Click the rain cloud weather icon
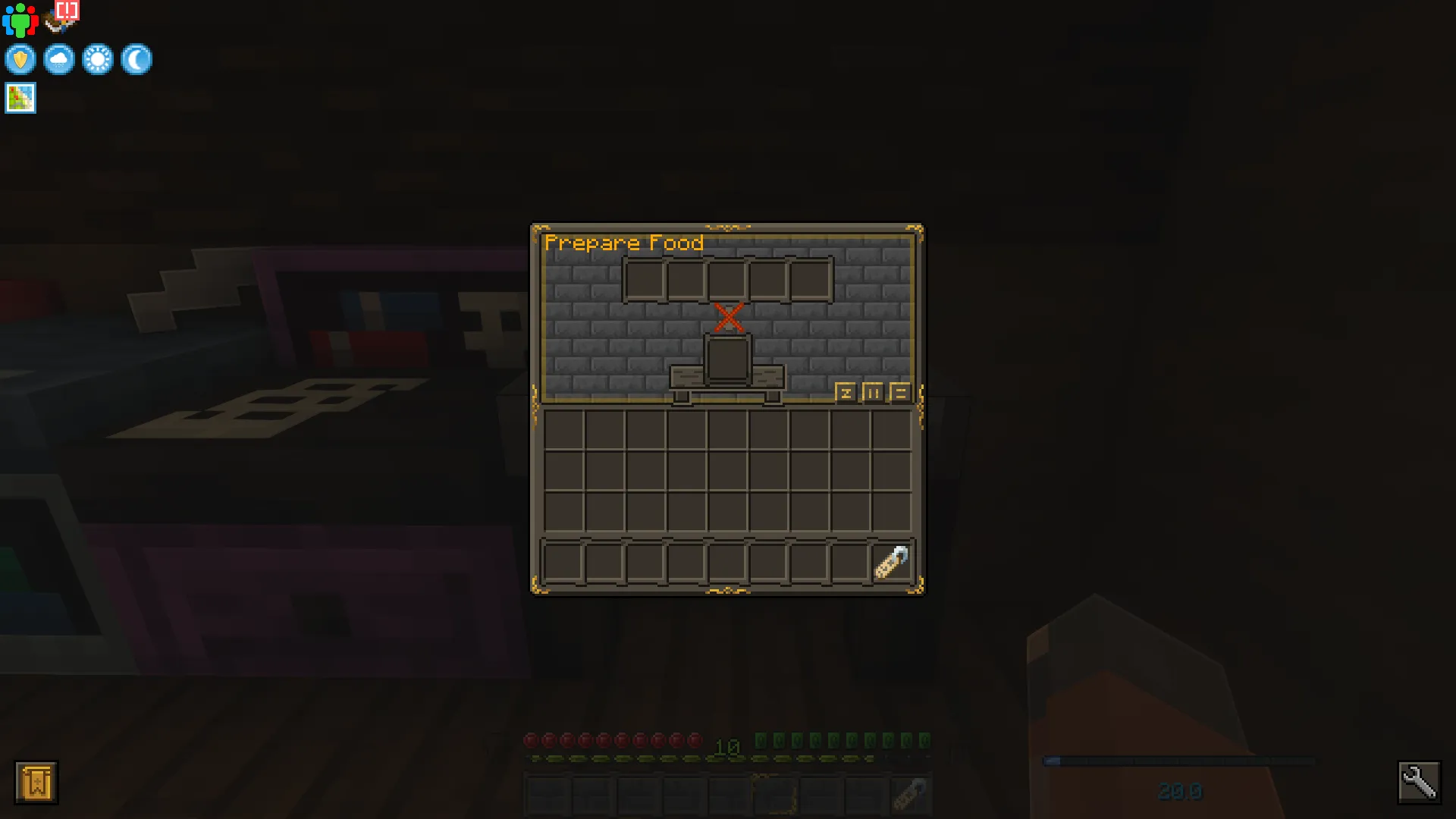Screen dimensions: 1456x819 coord(59,59)
